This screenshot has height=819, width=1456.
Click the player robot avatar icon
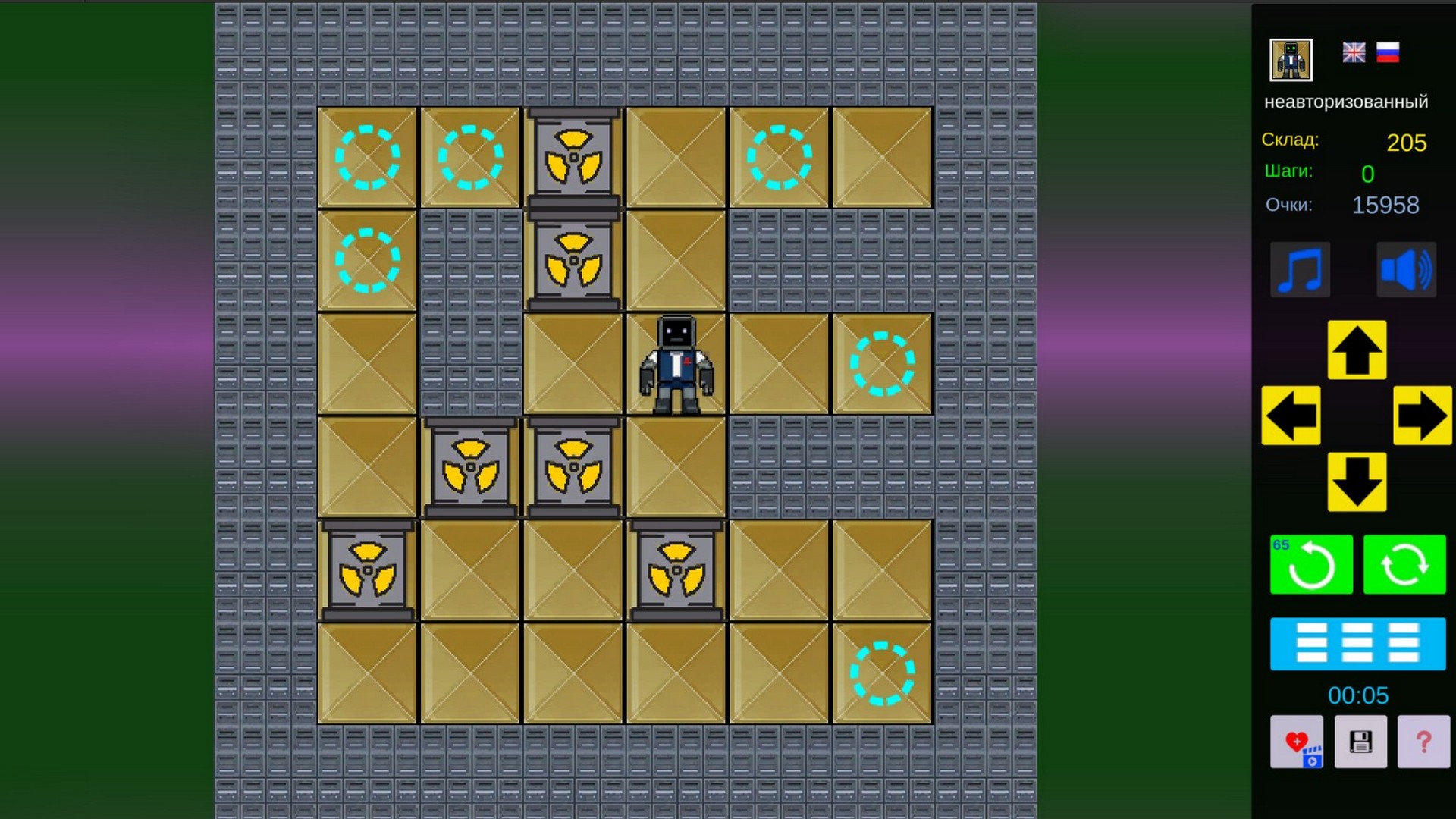click(1290, 58)
